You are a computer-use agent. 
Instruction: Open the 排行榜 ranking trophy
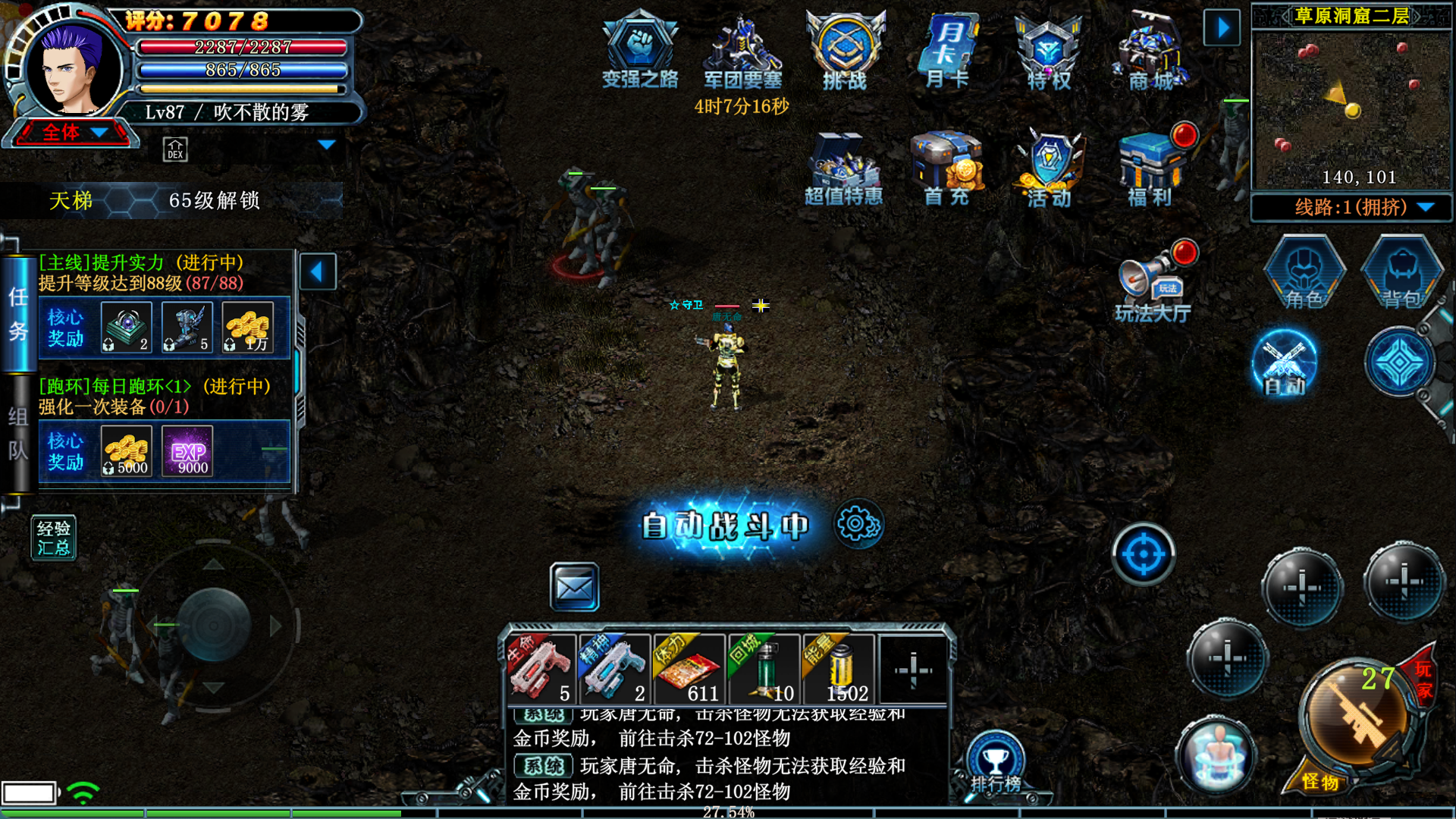coord(996,762)
